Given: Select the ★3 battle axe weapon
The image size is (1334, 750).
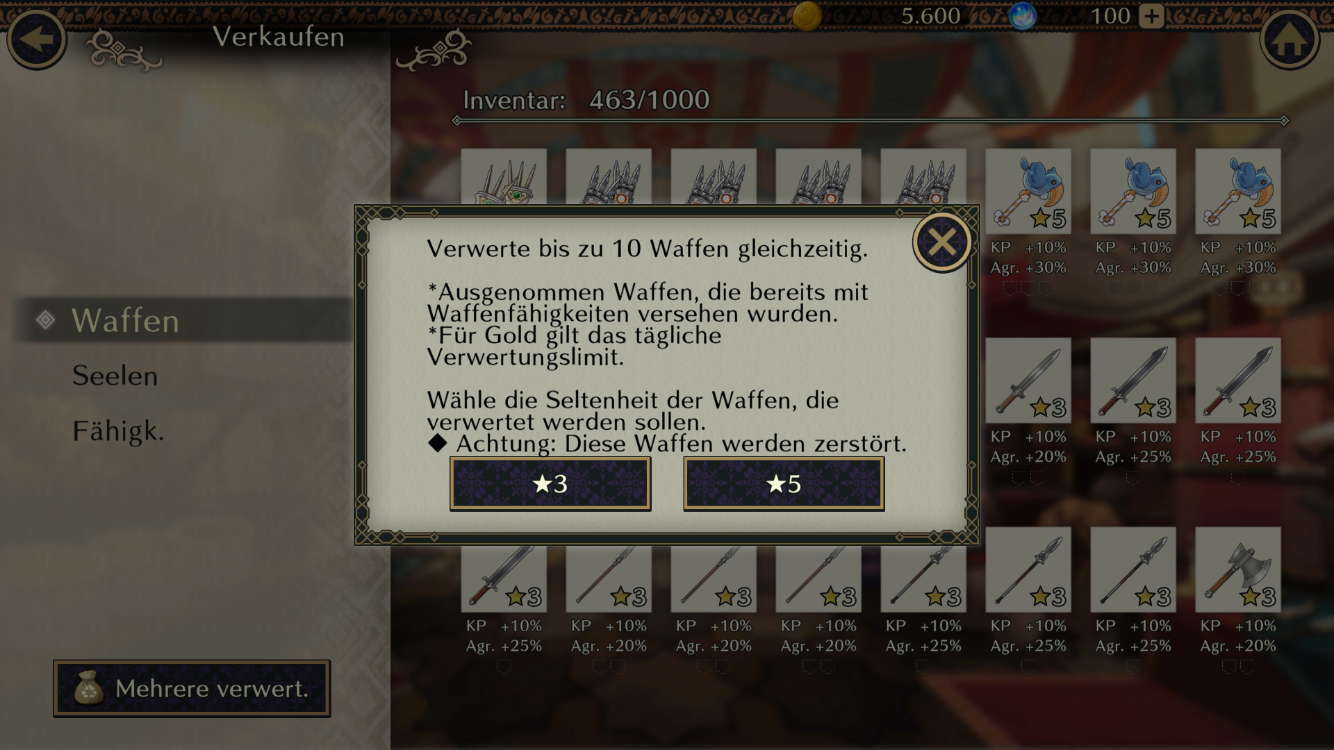Looking at the screenshot, I should 1237,570.
